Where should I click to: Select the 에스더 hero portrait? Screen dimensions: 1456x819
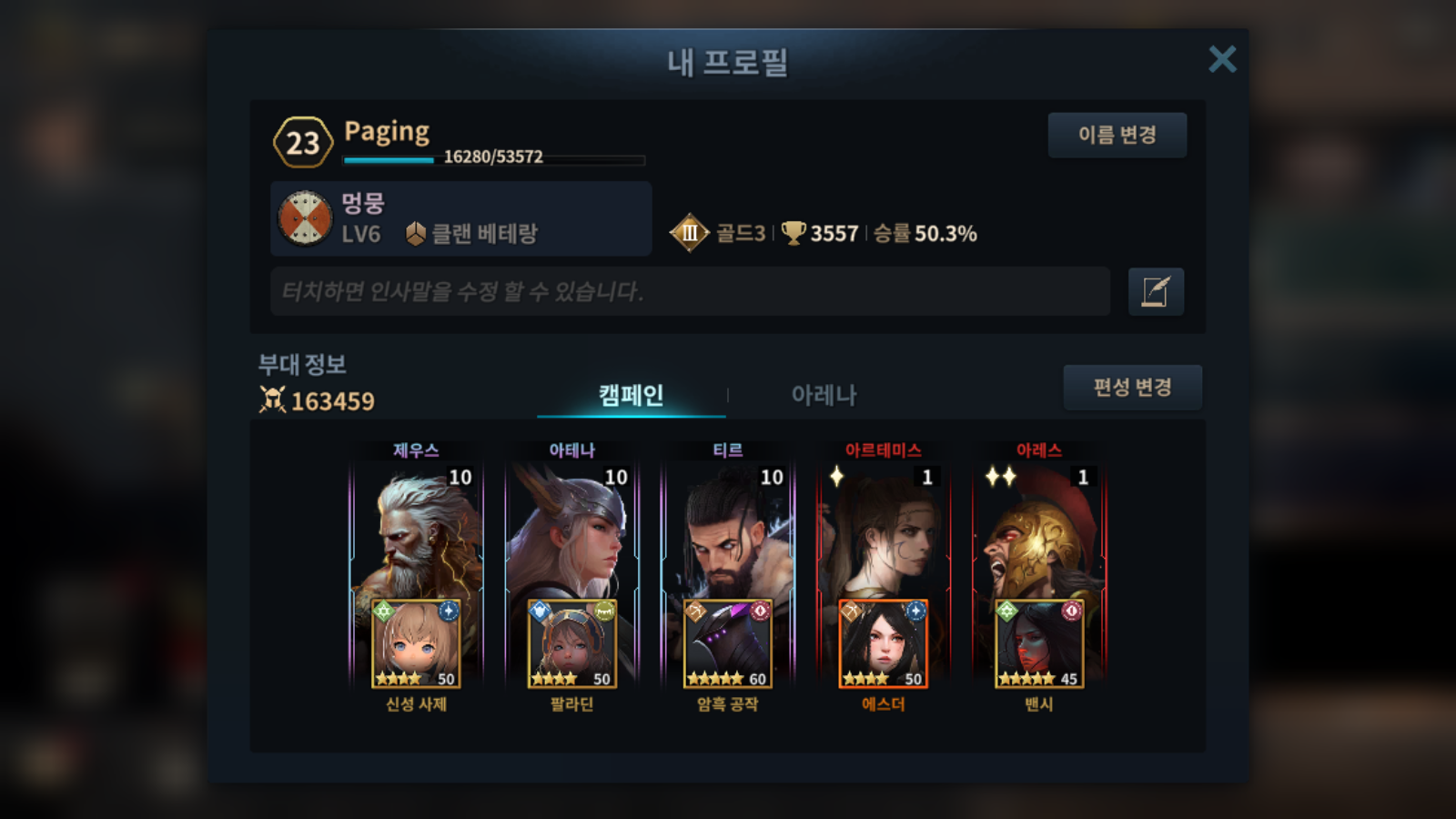click(x=883, y=644)
